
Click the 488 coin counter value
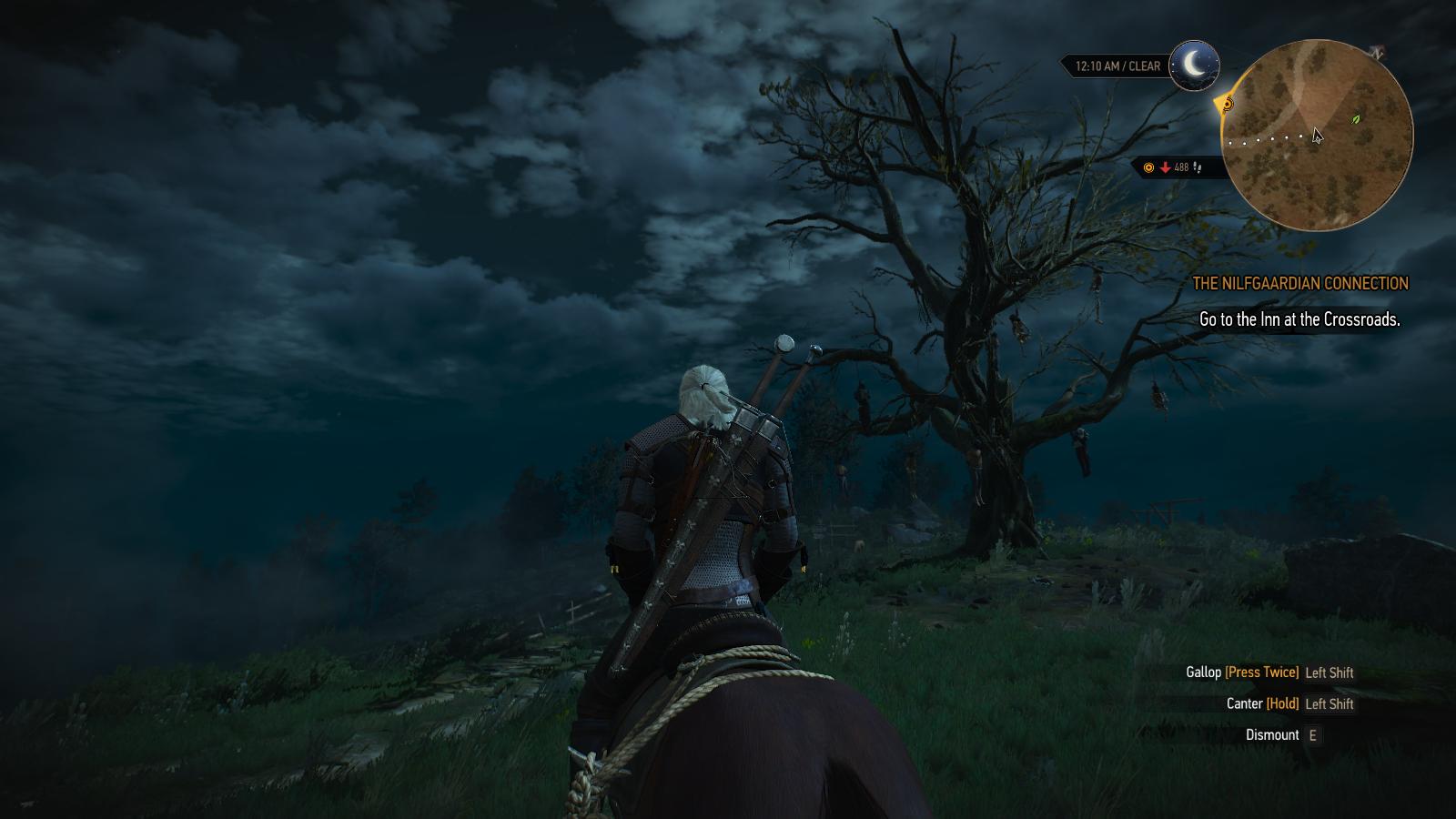point(1180,167)
